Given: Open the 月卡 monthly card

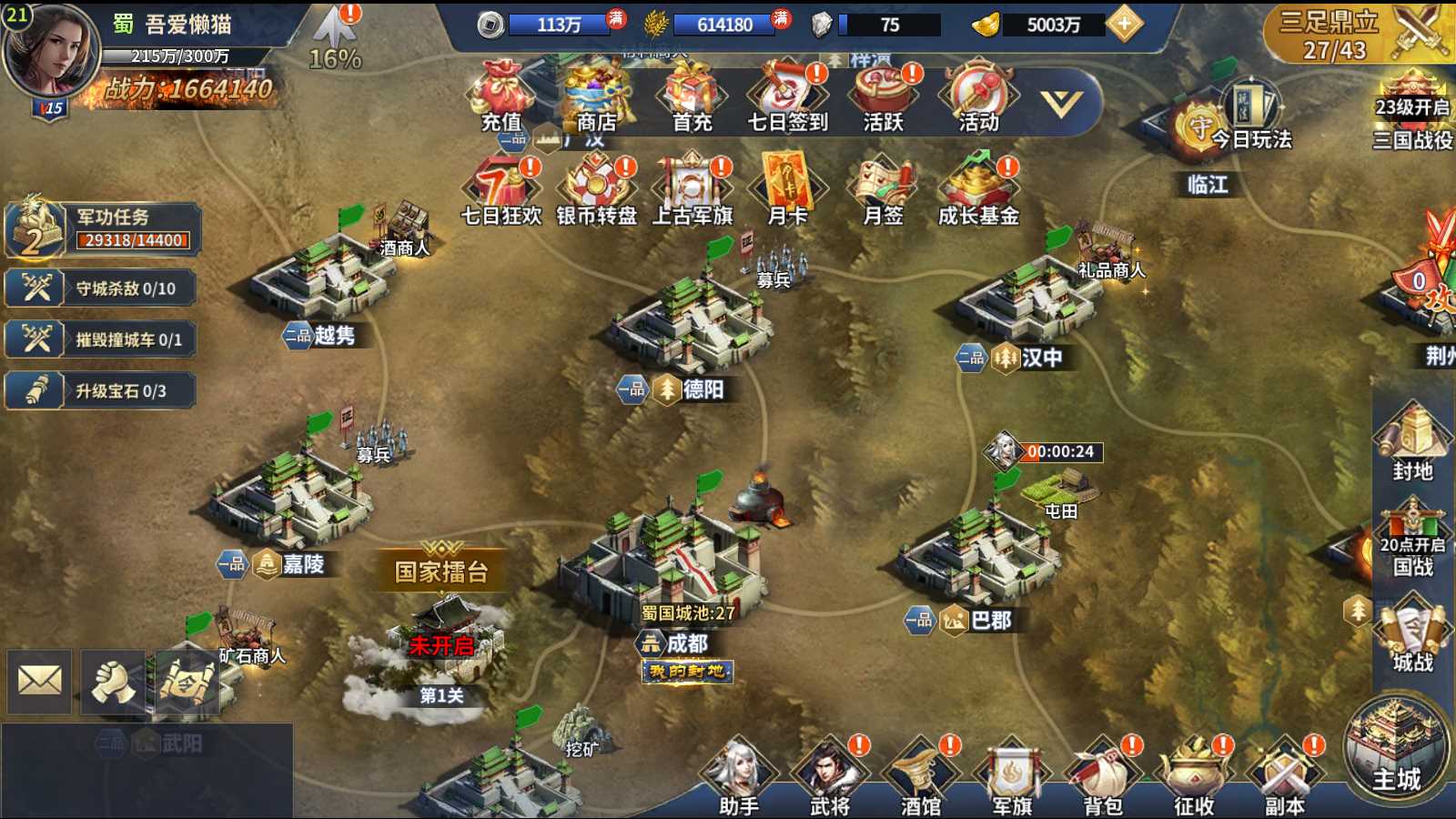Looking at the screenshot, I should [x=787, y=189].
